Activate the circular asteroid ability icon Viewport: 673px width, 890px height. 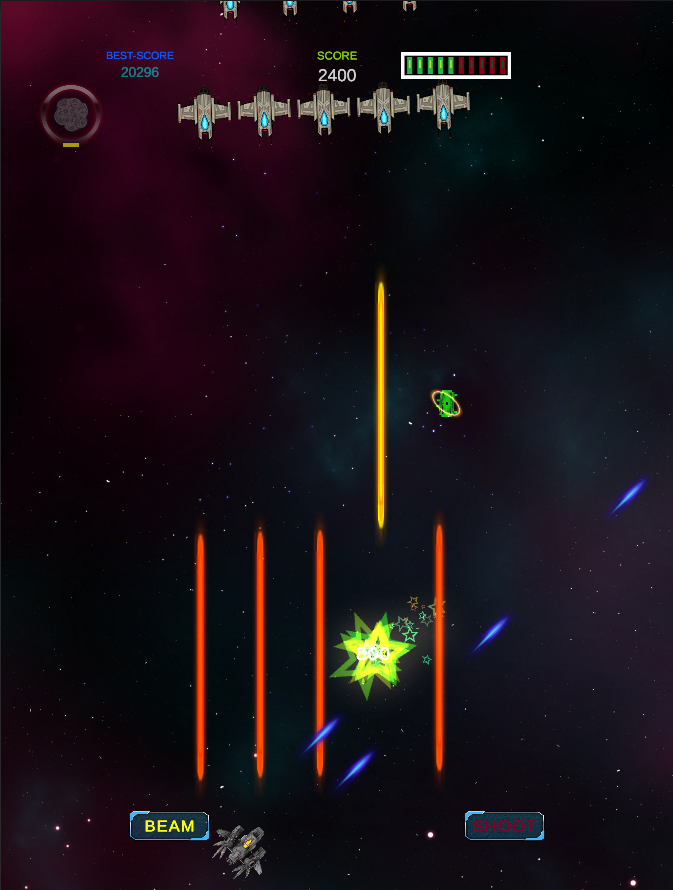(71, 114)
